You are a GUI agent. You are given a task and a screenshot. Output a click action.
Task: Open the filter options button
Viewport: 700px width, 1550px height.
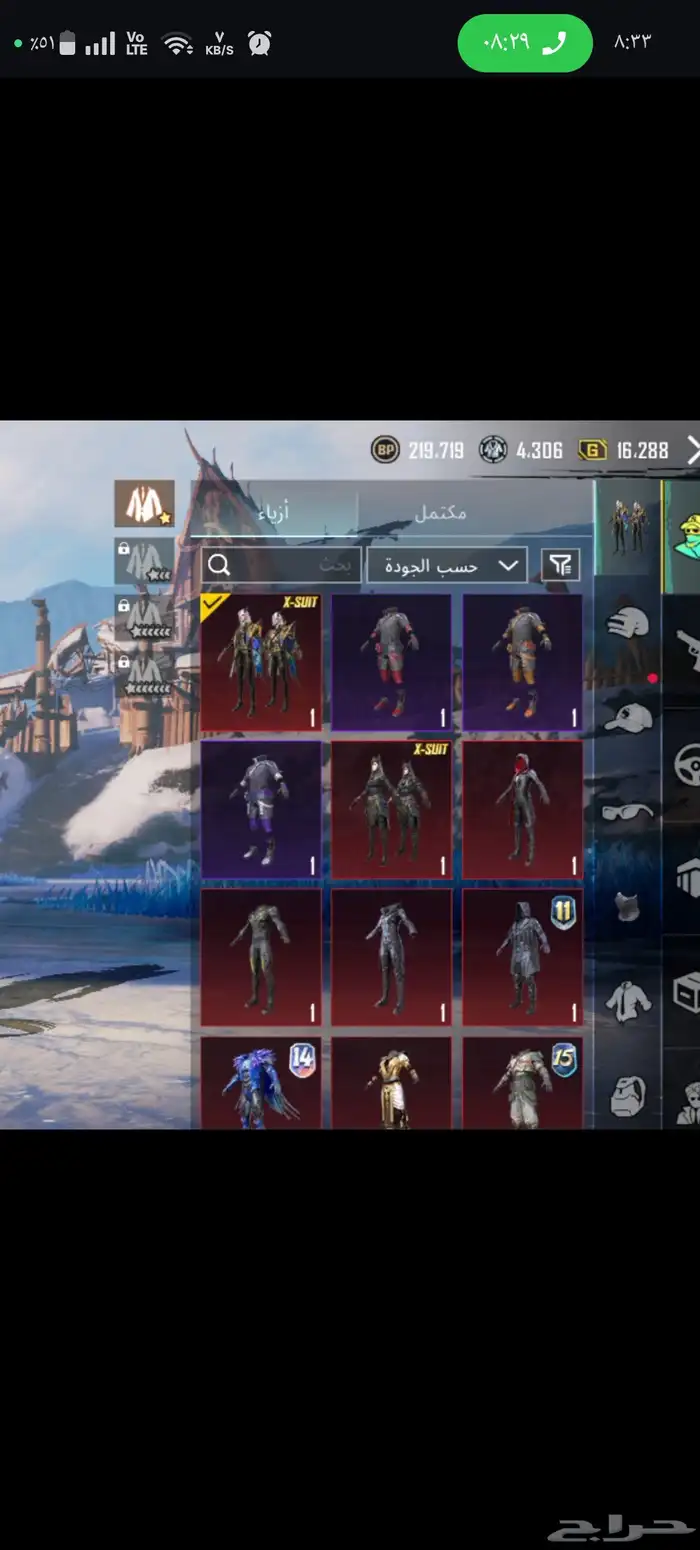pos(560,565)
